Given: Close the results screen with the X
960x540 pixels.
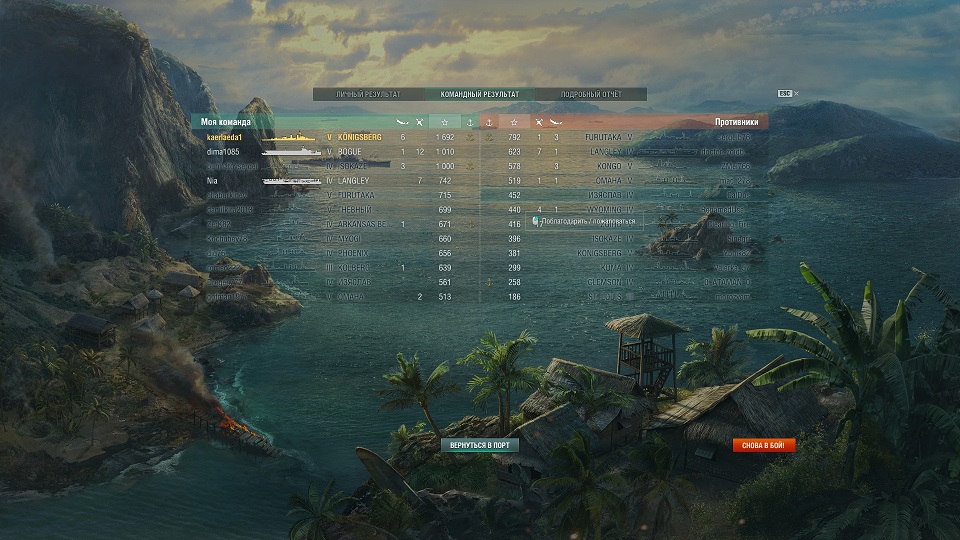Looking at the screenshot, I should tap(797, 94).
